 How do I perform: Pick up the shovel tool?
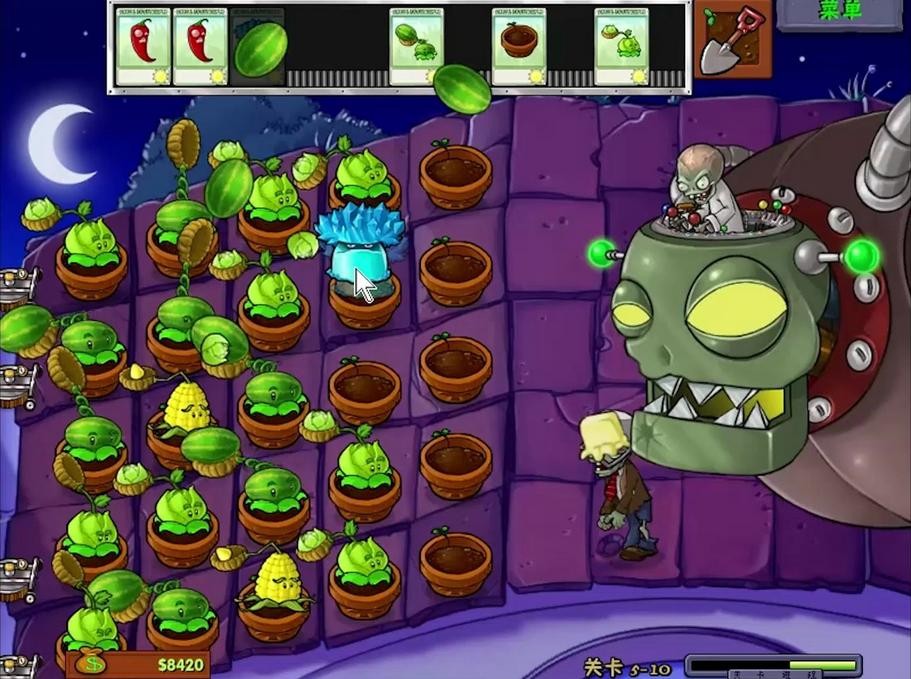pos(732,42)
